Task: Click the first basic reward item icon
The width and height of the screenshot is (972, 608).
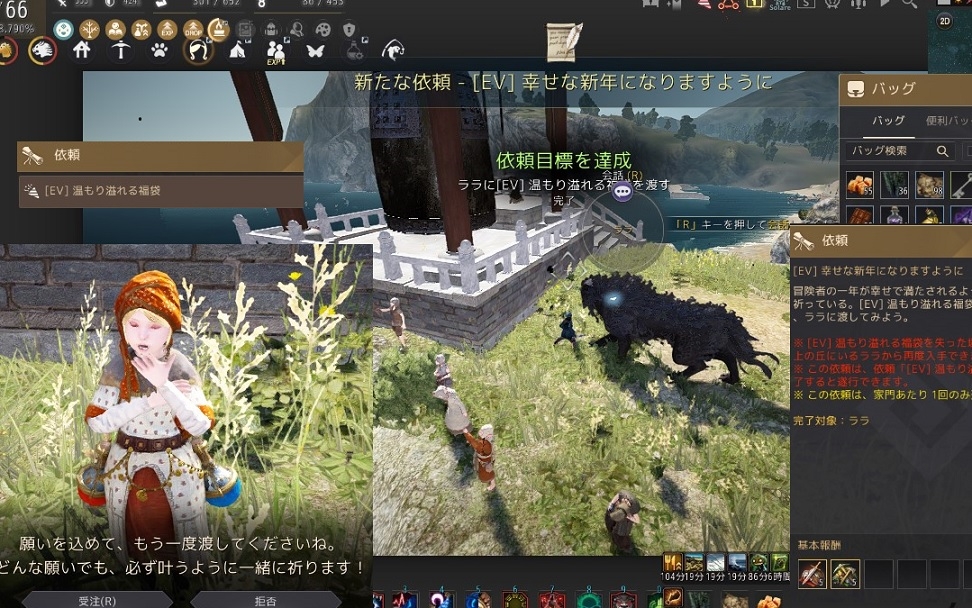Action: 812,573
